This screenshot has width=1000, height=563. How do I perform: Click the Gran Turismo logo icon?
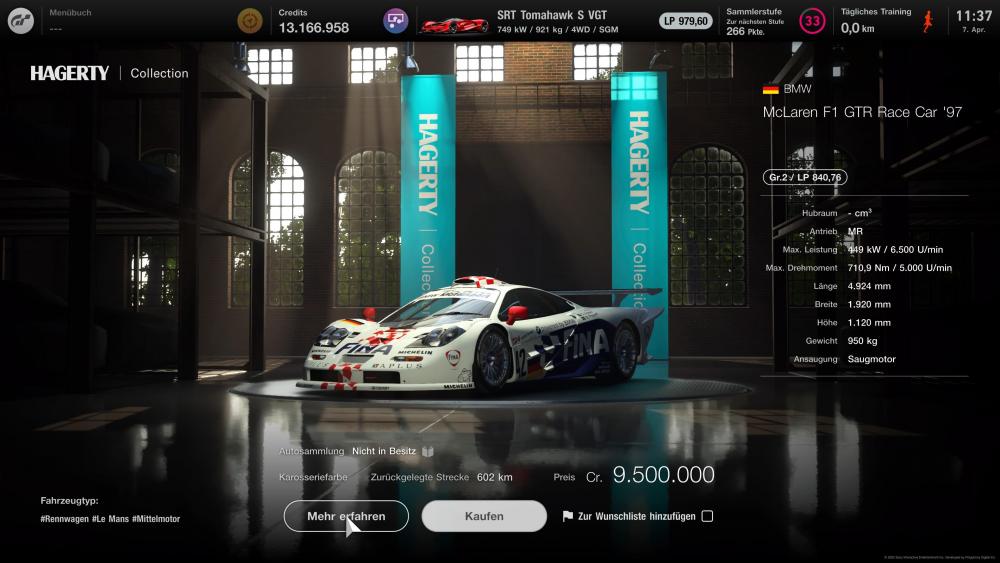(20, 20)
